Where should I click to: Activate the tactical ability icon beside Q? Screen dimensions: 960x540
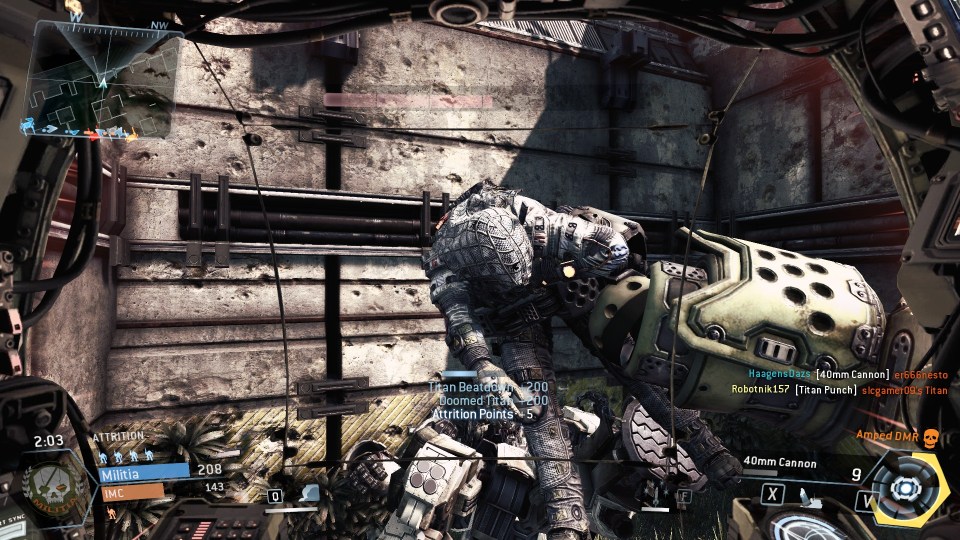310,494
